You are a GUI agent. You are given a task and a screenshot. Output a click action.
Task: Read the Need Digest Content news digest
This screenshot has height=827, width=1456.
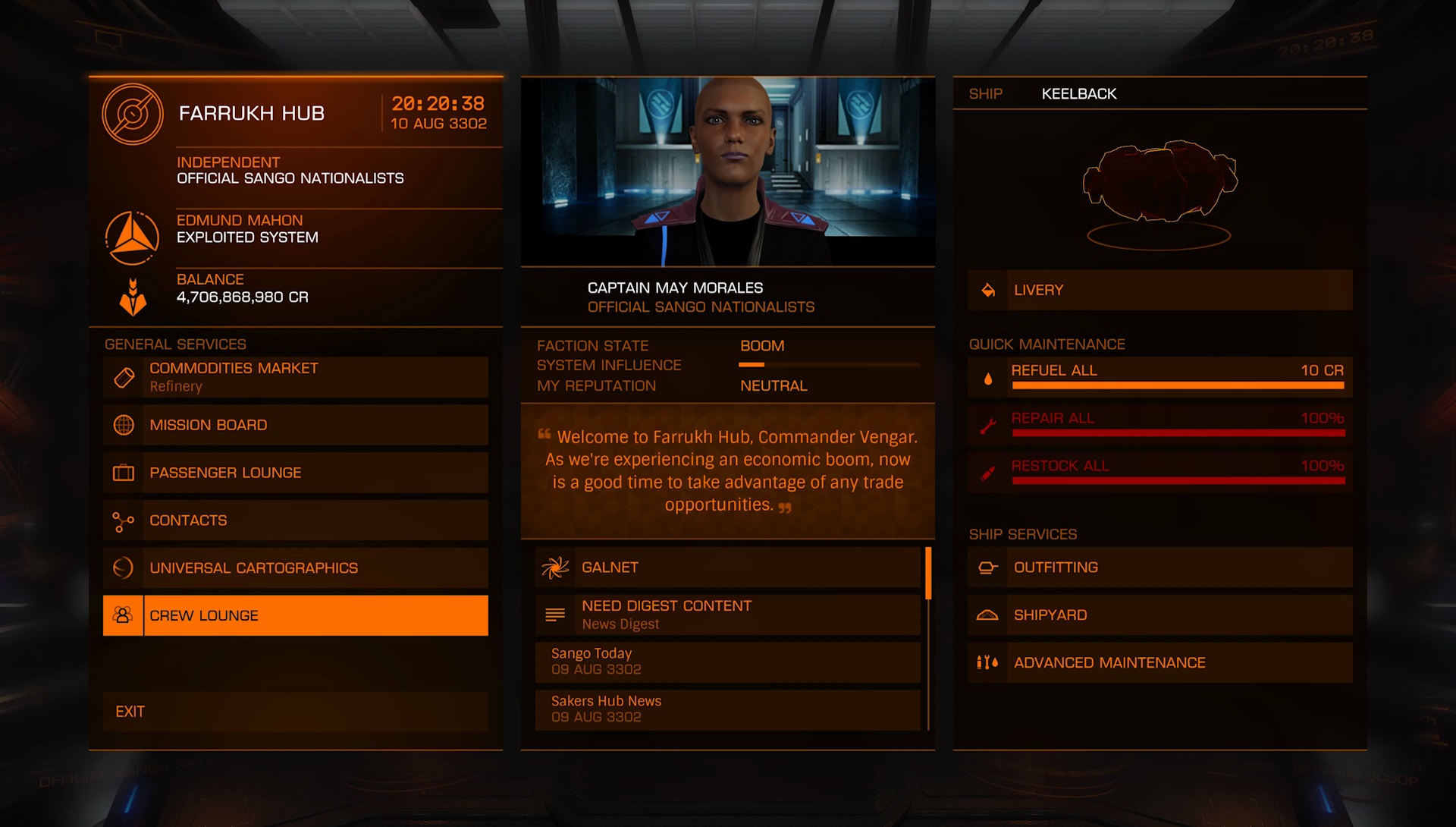coord(728,615)
